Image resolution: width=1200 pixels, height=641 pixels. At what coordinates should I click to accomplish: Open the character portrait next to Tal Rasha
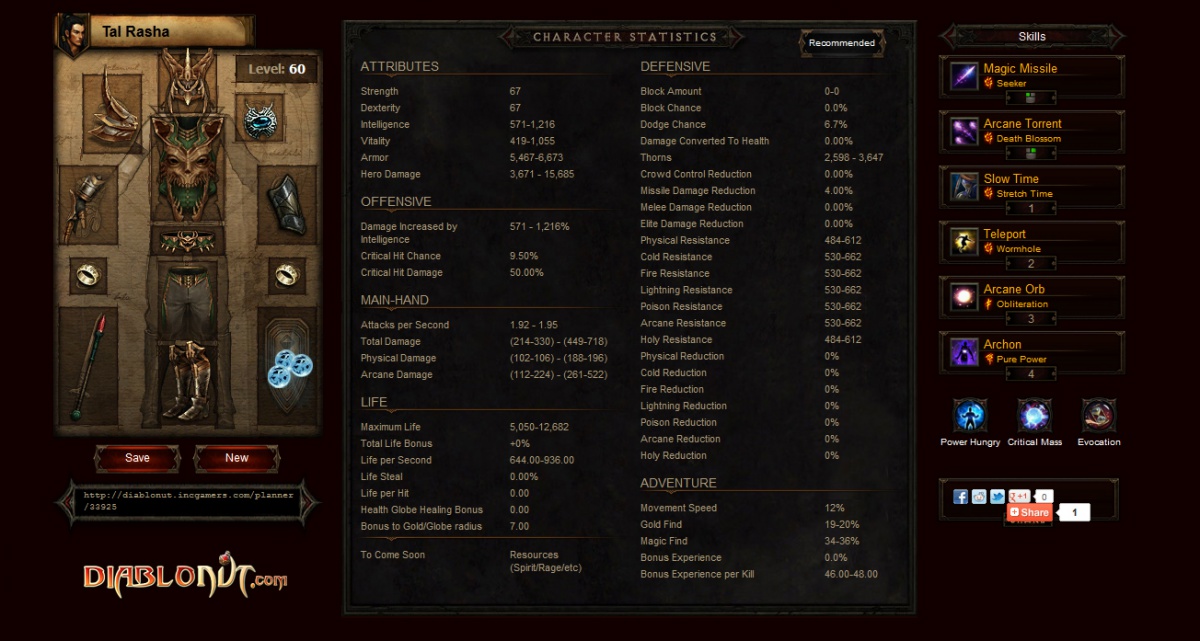pyautogui.click(x=73, y=31)
